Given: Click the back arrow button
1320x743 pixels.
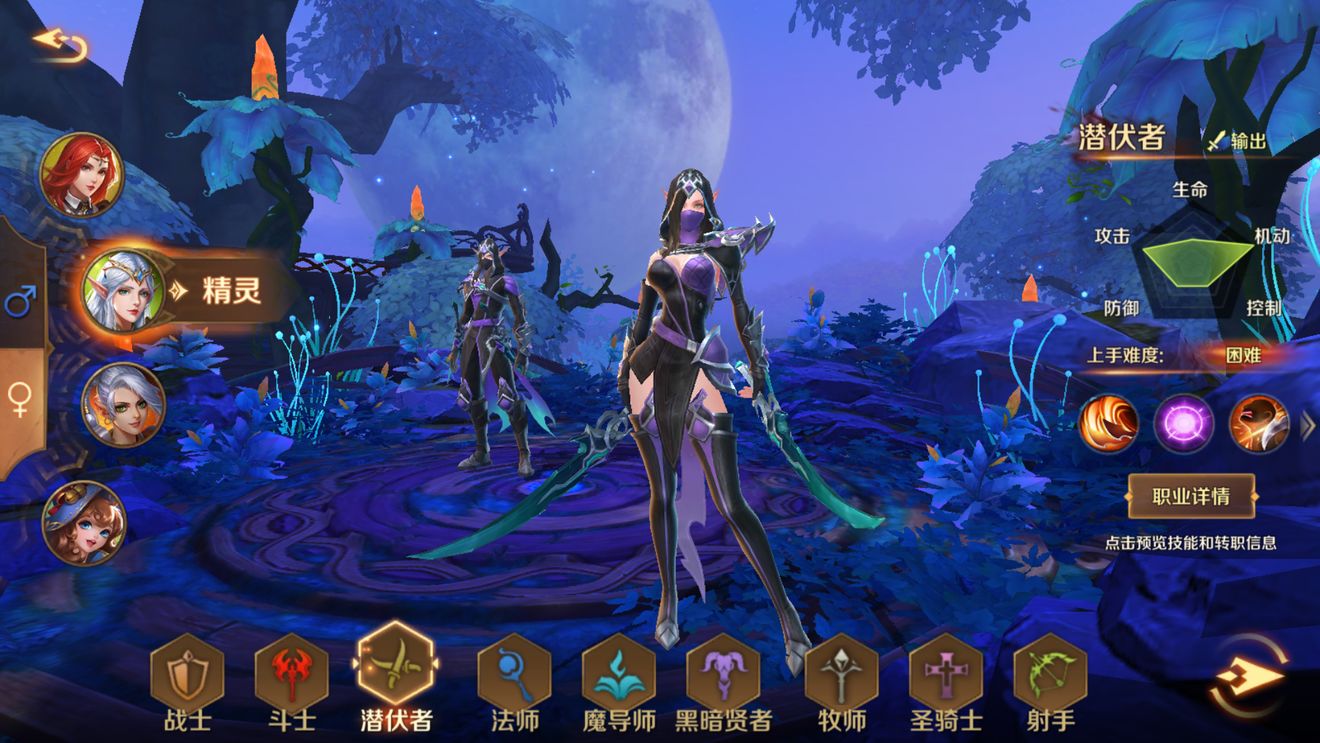Looking at the screenshot, I should click(x=59, y=44).
